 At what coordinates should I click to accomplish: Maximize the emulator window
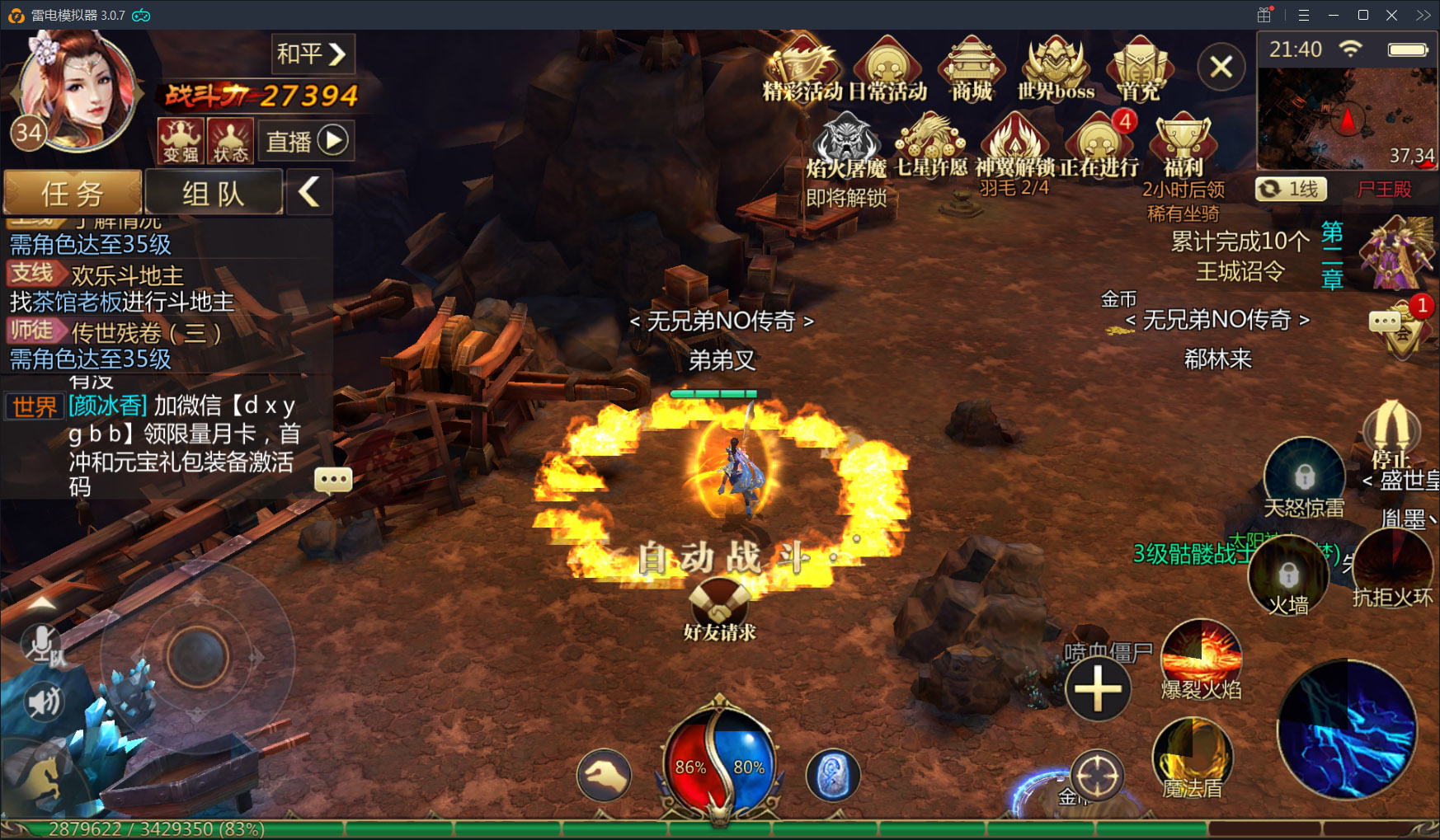point(1362,15)
